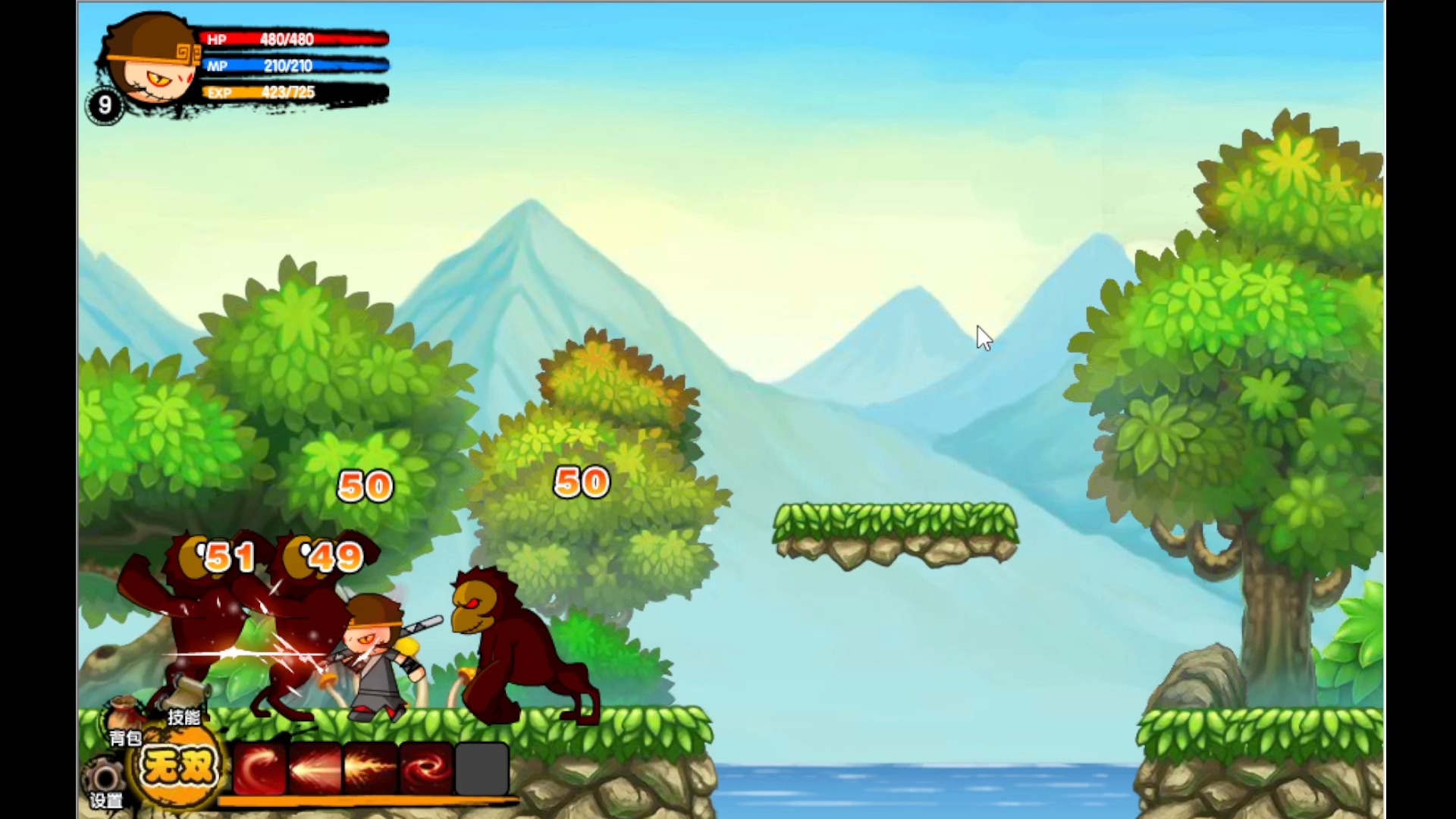Select the empty gray skill slot
Viewport: 1456px width, 819px height.
coord(482,767)
